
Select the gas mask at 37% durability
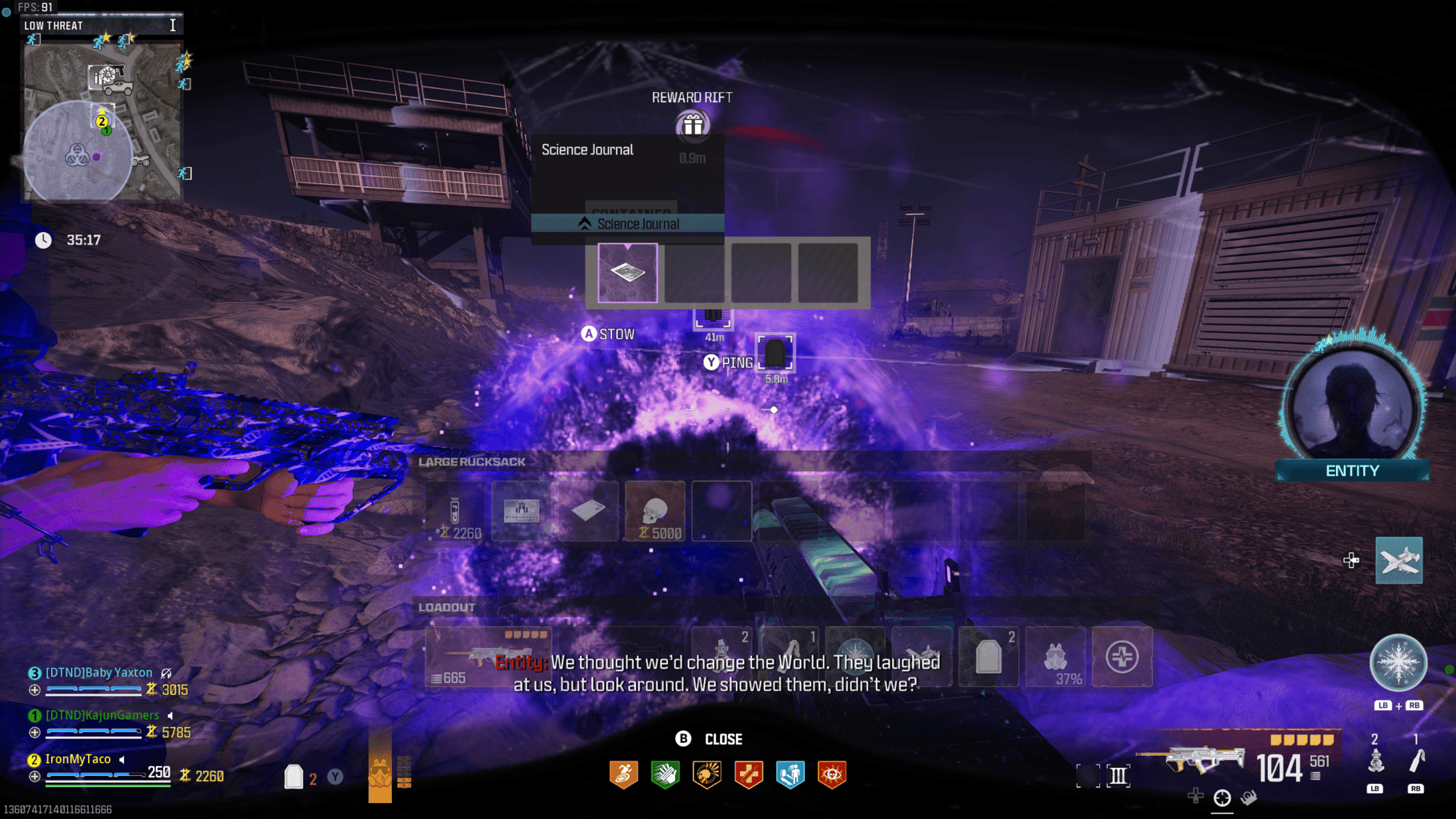tap(1055, 656)
